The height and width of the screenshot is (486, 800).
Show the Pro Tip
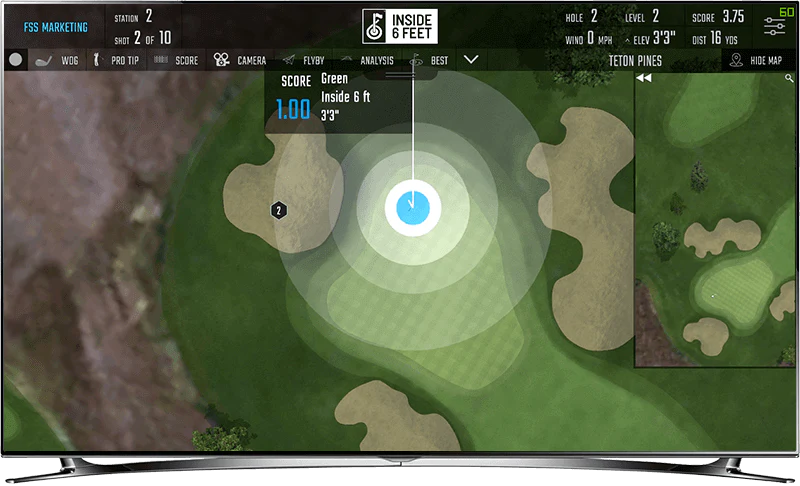point(116,60)
